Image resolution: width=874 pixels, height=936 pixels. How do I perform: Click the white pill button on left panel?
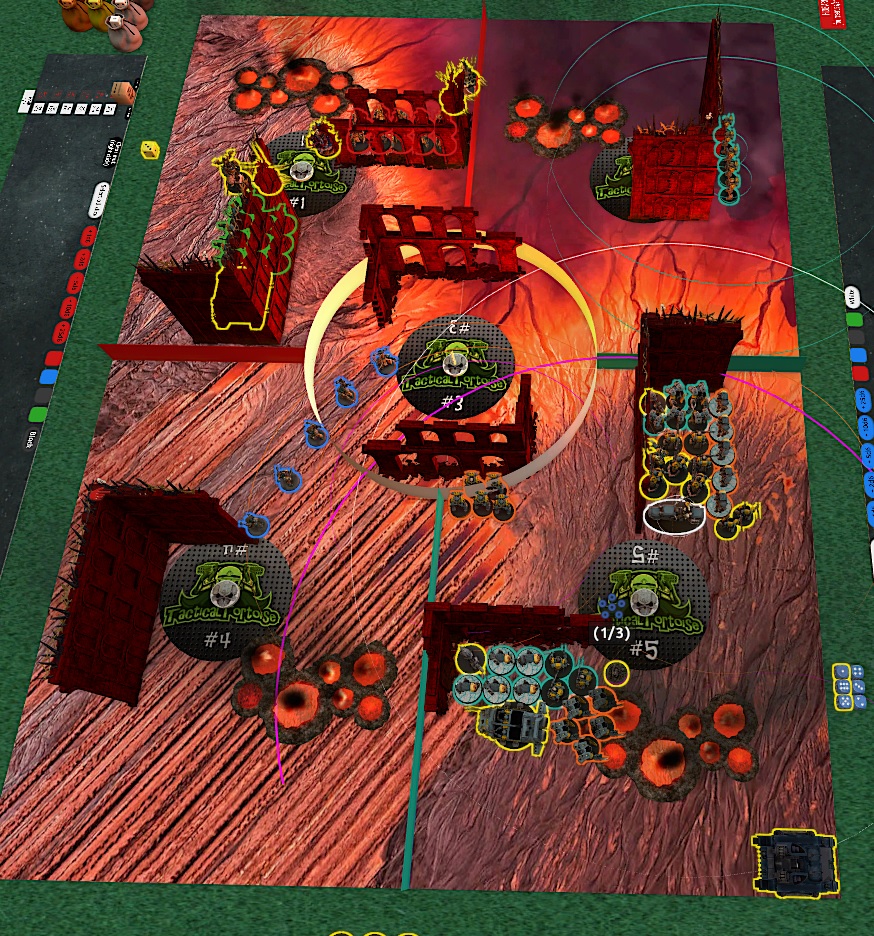(x=100, y=199)
